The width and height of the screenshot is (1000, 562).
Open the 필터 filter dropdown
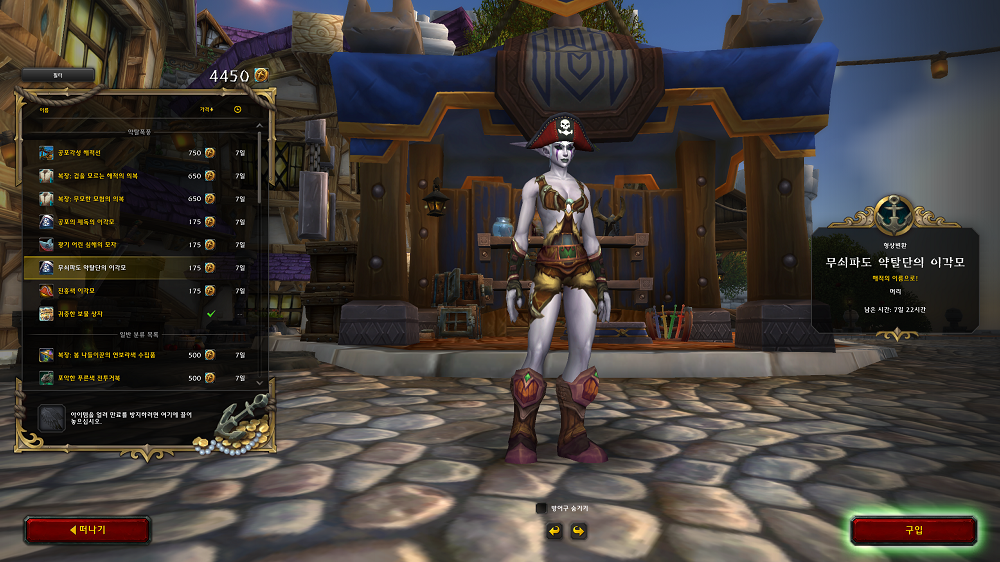click(58, 75)
